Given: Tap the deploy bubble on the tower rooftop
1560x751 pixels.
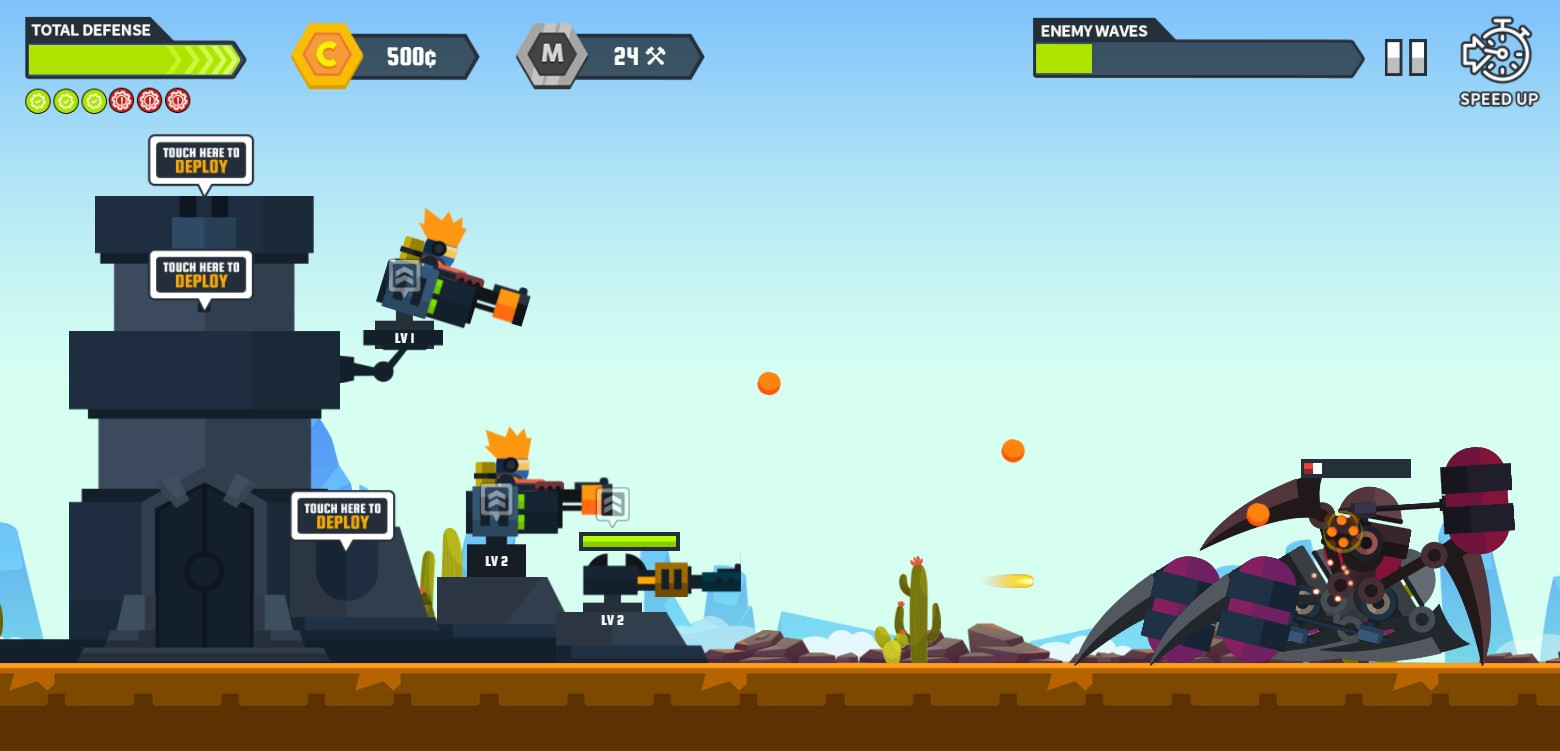Looking at the screenshot, I should pos(201,160).
